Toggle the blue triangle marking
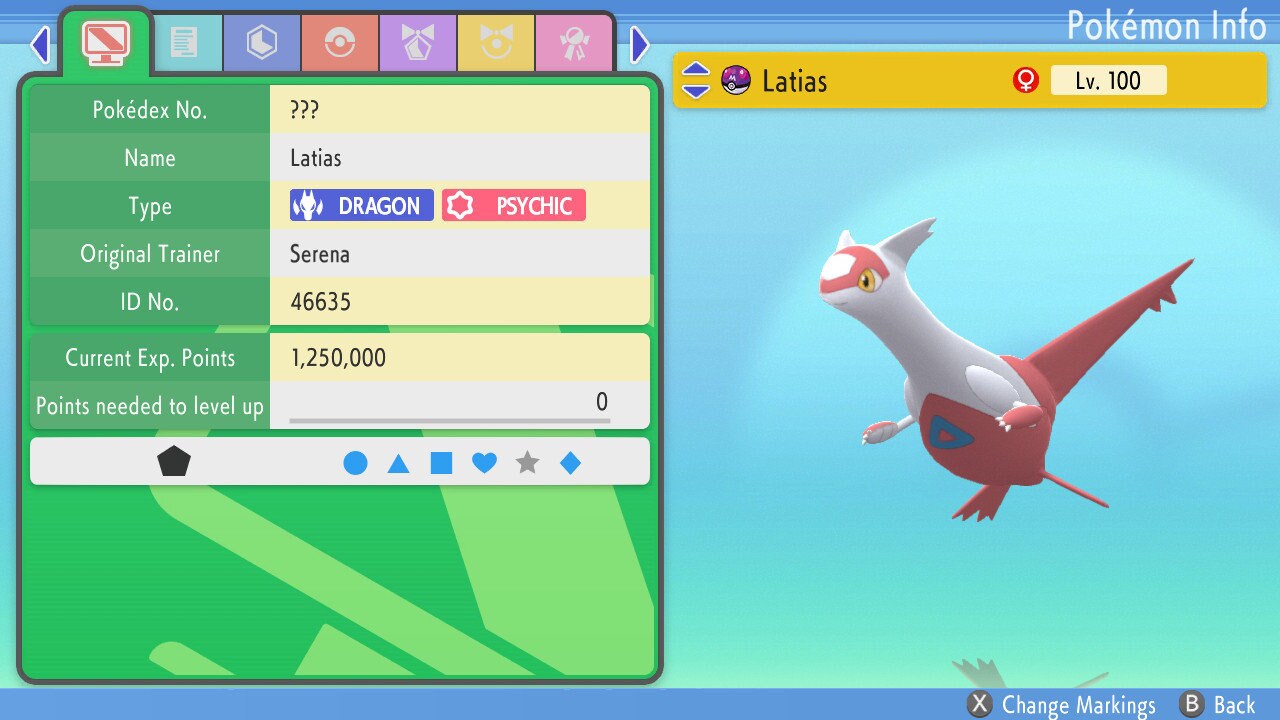This screenshot has width=1280, height=720. pos(398,463)
